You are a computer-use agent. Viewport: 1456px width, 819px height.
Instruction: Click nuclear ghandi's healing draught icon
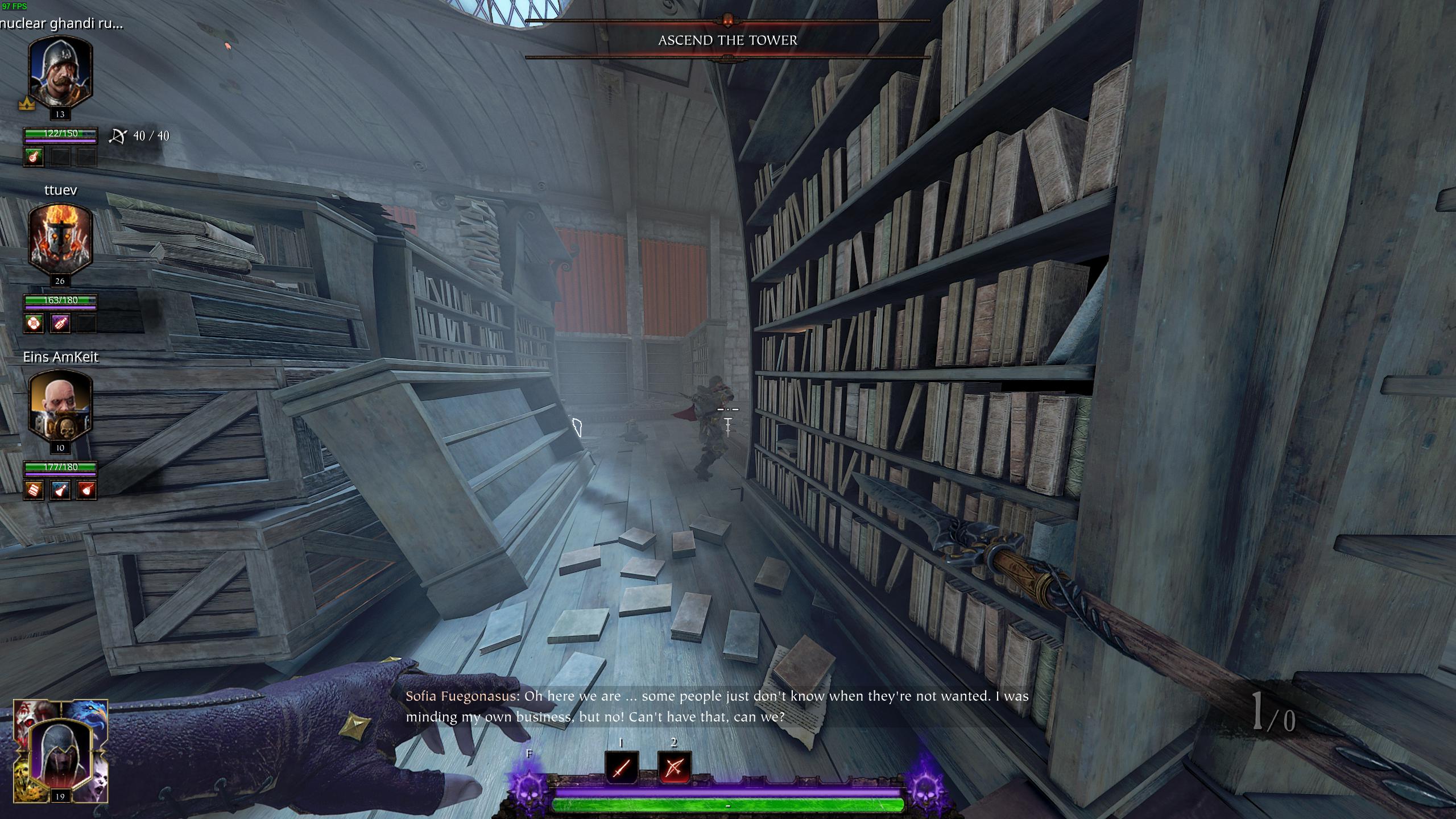click(34, 156)
